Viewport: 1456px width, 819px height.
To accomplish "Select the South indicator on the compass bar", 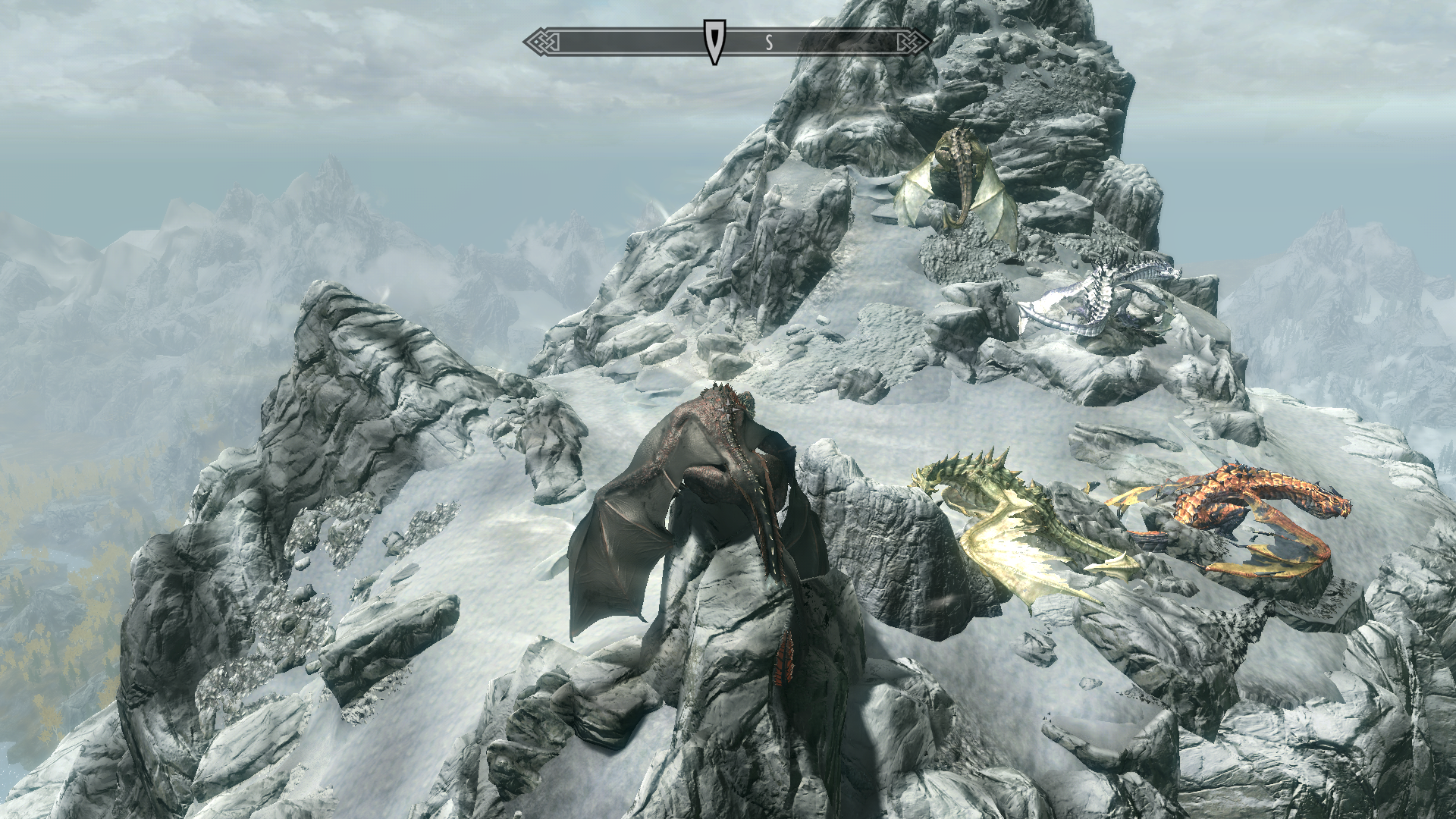I will point(769,42).
